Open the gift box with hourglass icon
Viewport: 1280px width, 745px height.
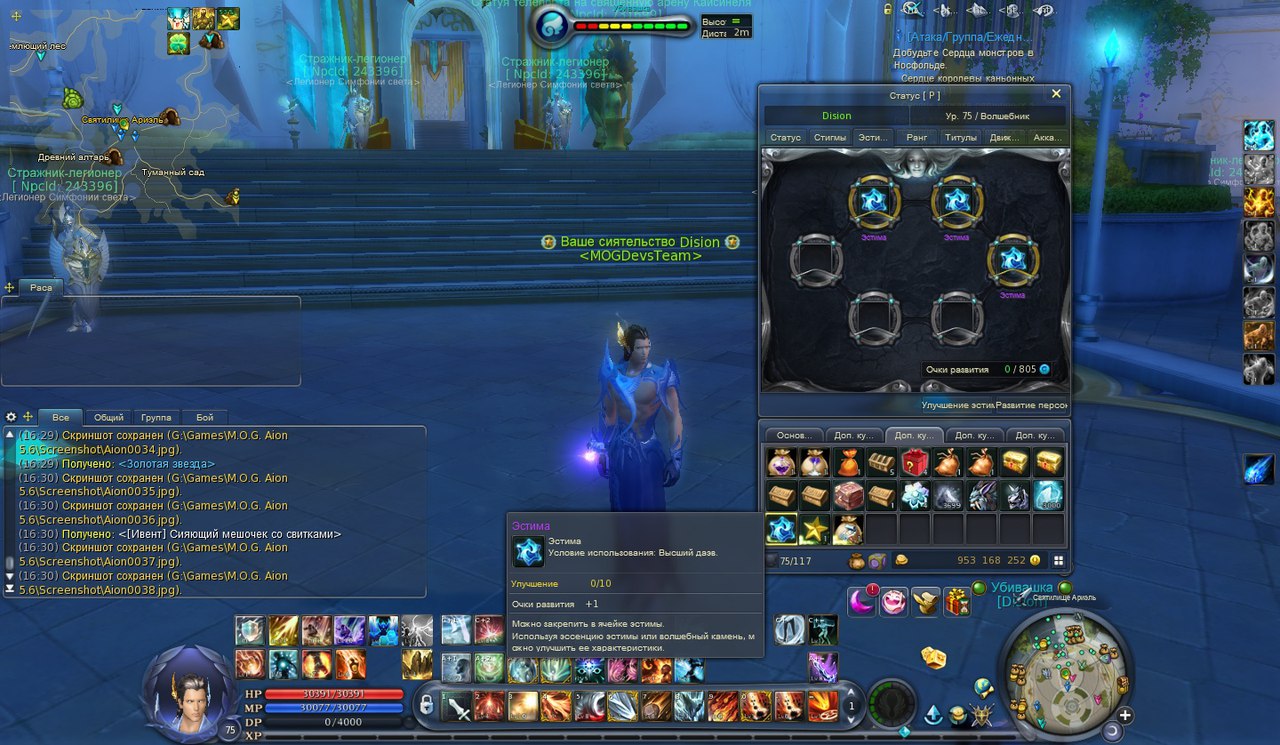pos(957,602)
